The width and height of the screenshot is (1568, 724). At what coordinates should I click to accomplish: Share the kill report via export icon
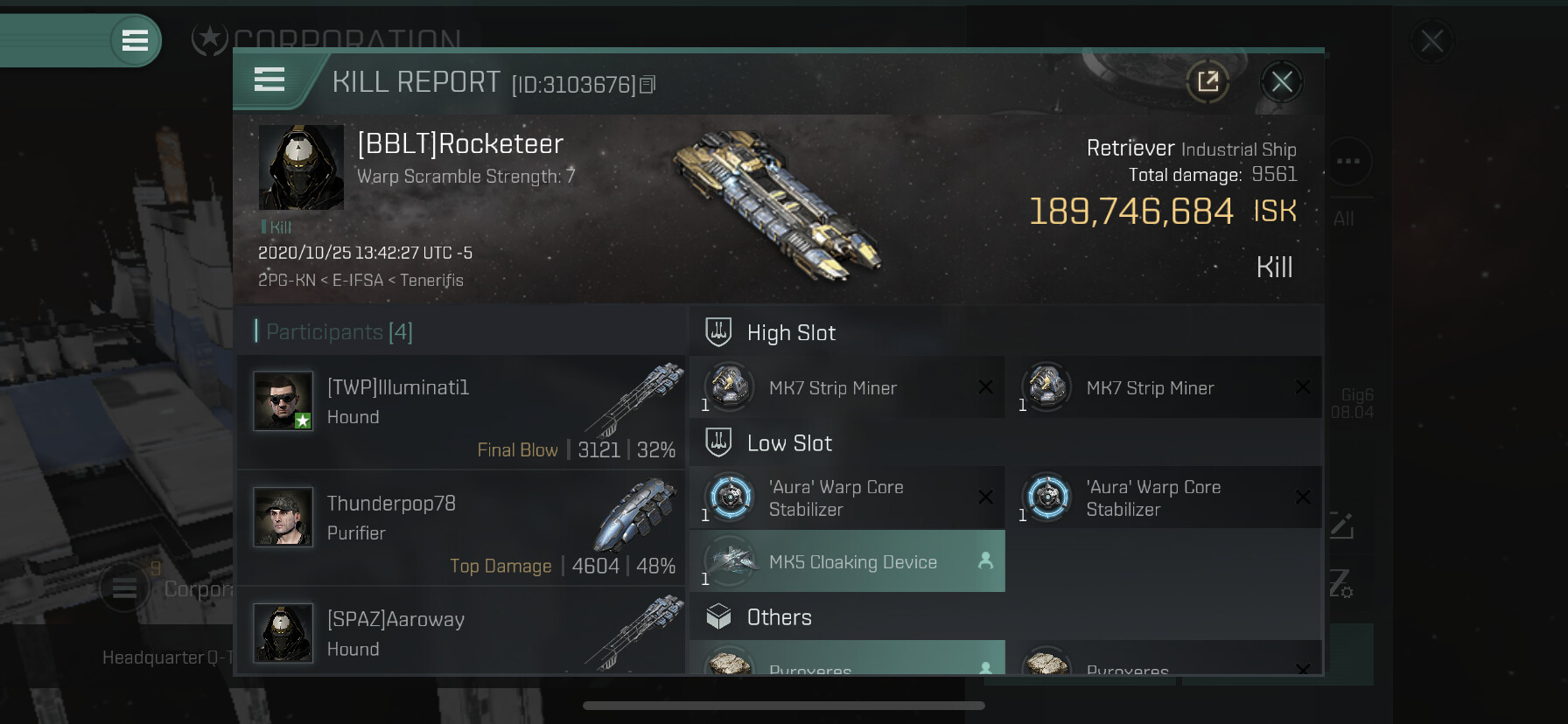pos(1207,82)
